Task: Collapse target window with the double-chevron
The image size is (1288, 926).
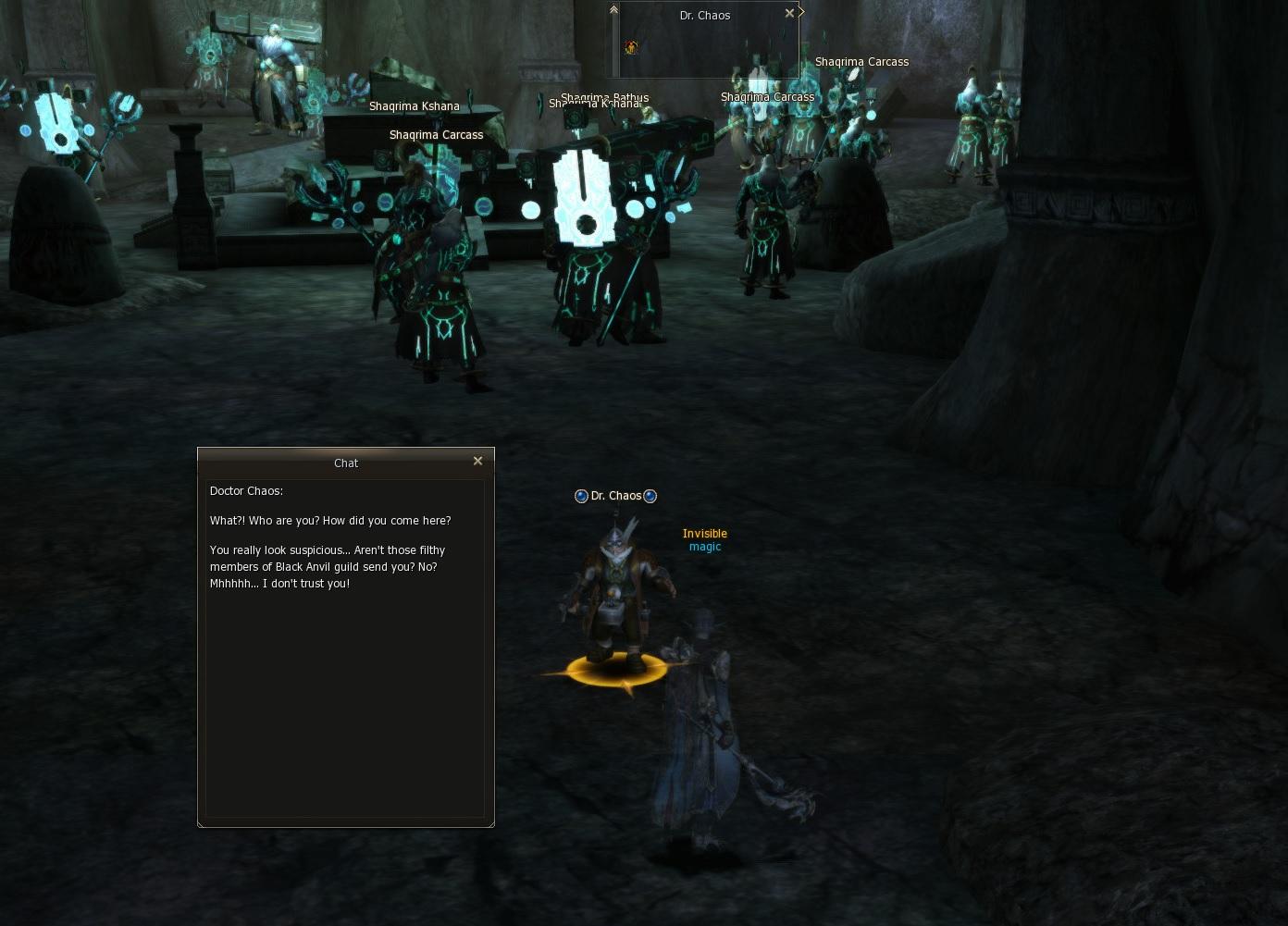Action: (x=613, y=10)
